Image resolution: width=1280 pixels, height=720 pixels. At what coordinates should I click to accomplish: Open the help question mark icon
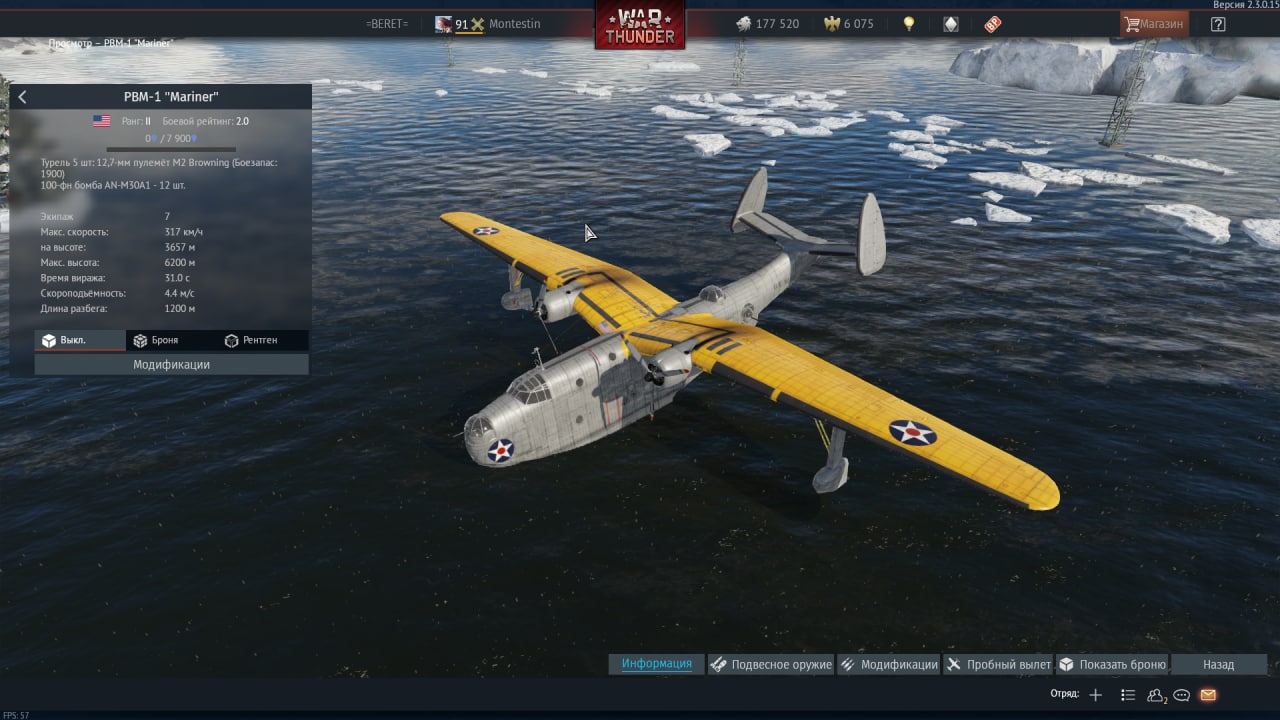tap(1217, 24)
